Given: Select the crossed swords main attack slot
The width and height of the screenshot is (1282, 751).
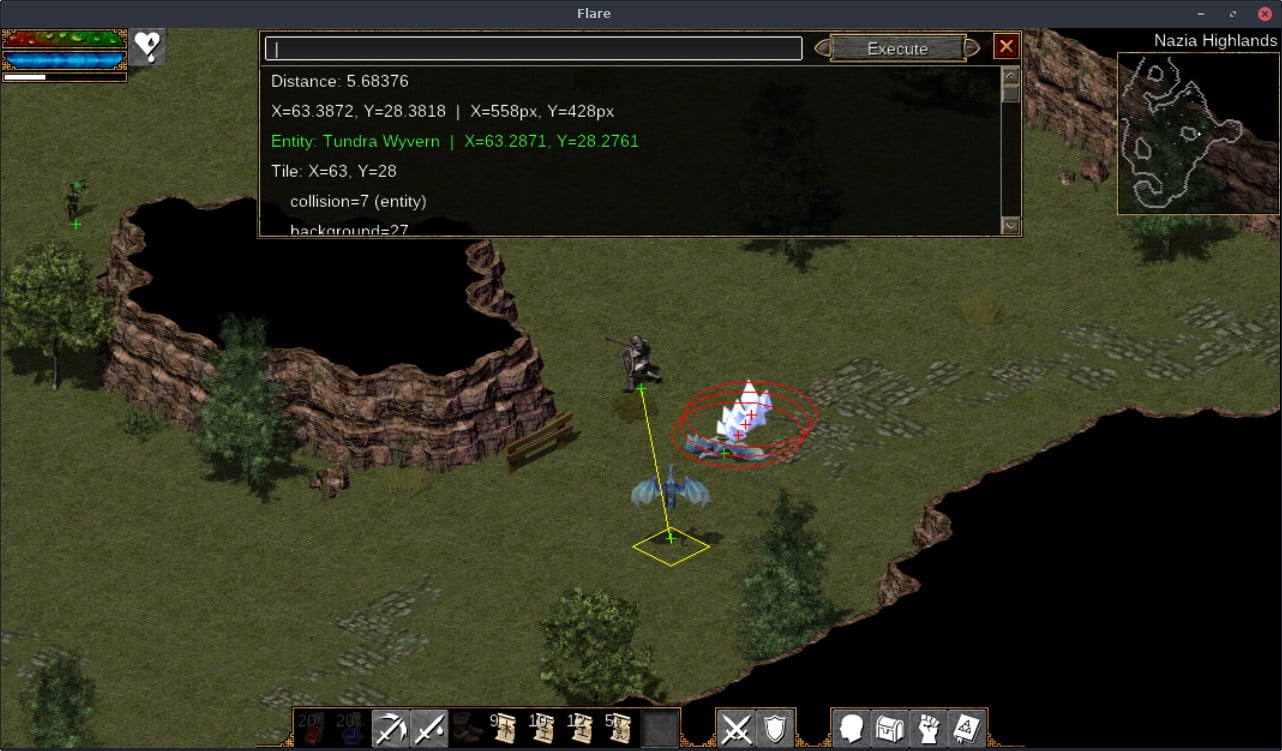Looking at the screenshot, I should point(736,728).
